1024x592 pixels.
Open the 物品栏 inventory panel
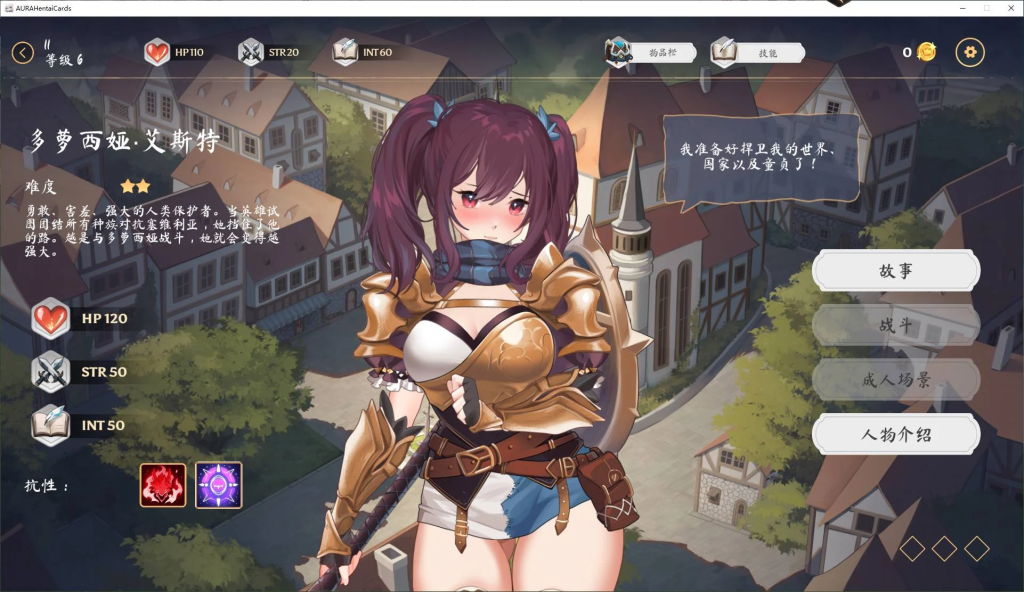coord(651,52)
